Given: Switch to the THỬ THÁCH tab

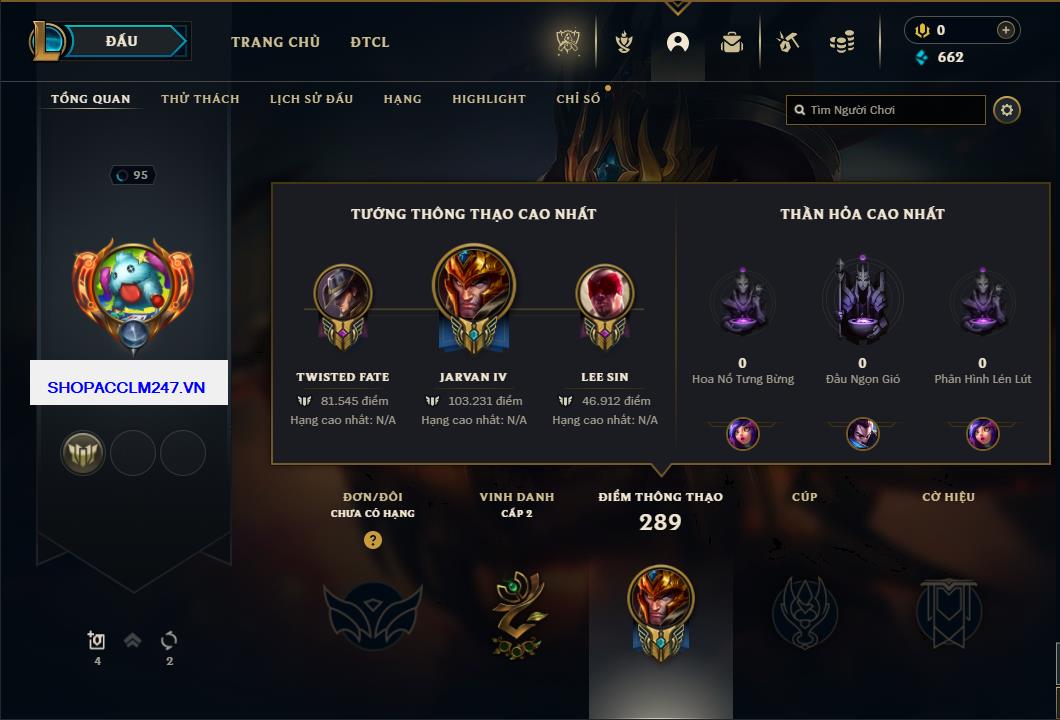Looking at the screenshot, I should tap(200, 99).
